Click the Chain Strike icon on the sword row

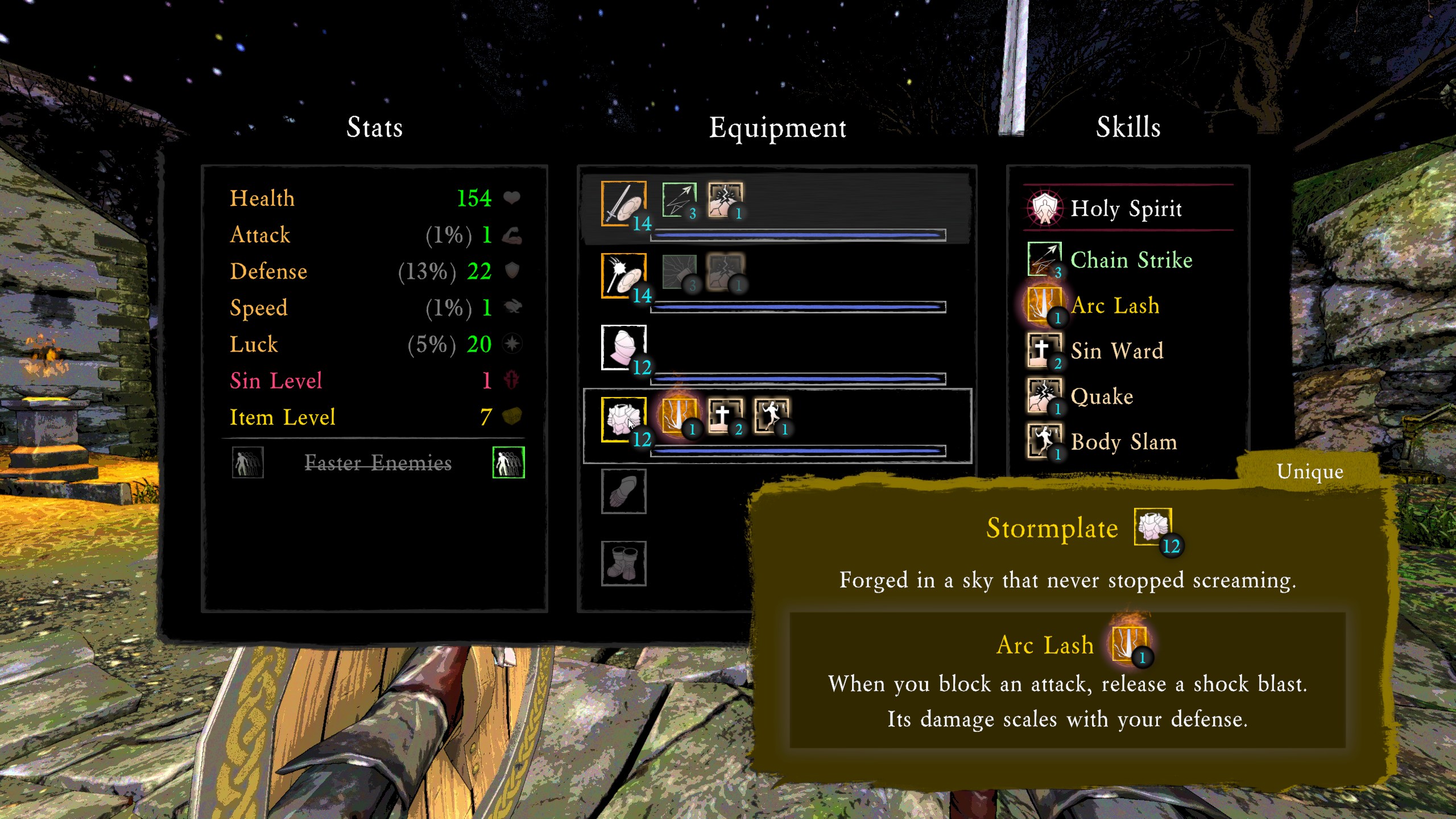tap(679, 200)
